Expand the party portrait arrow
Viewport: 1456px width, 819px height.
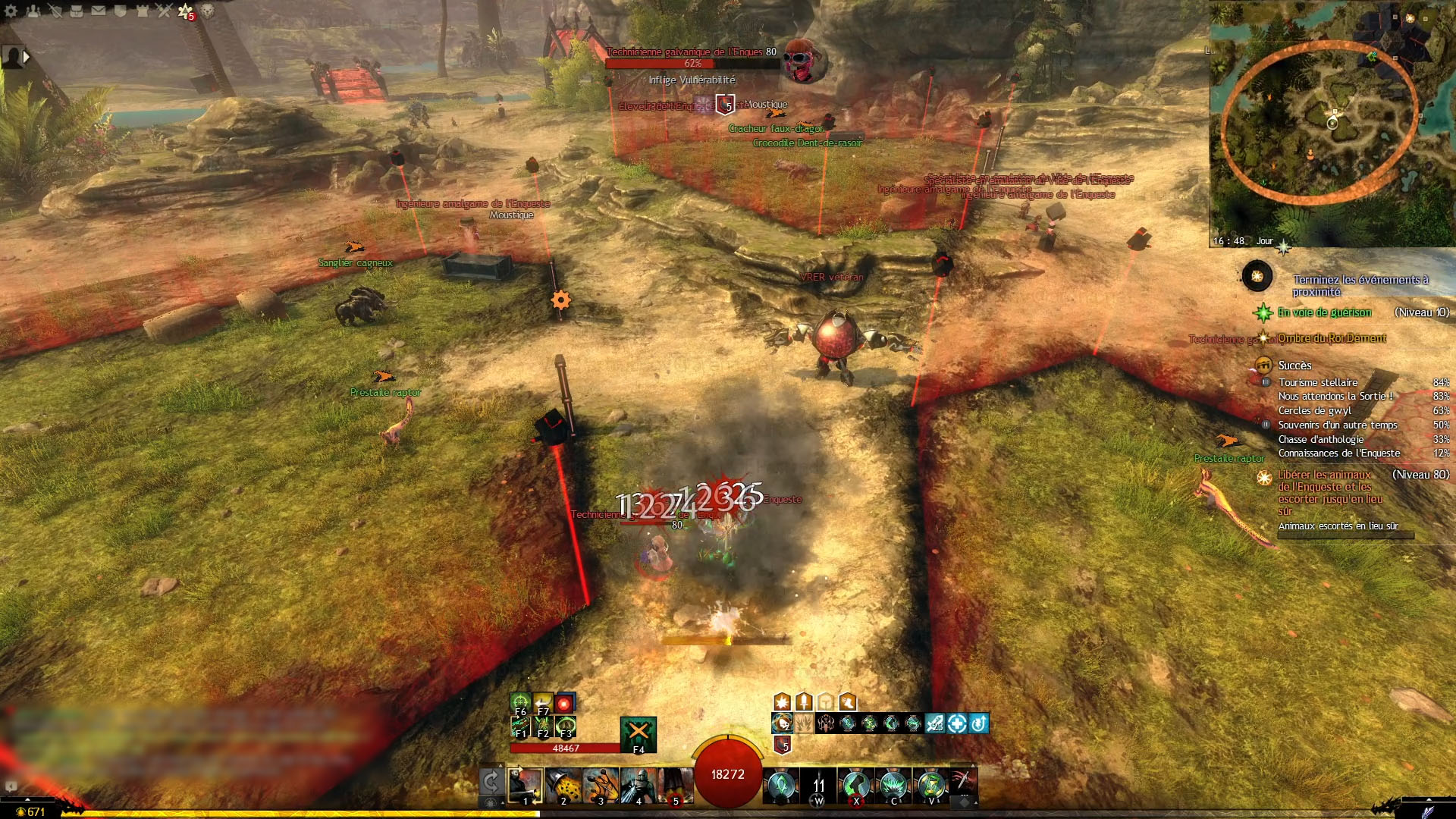coord(27,56)
